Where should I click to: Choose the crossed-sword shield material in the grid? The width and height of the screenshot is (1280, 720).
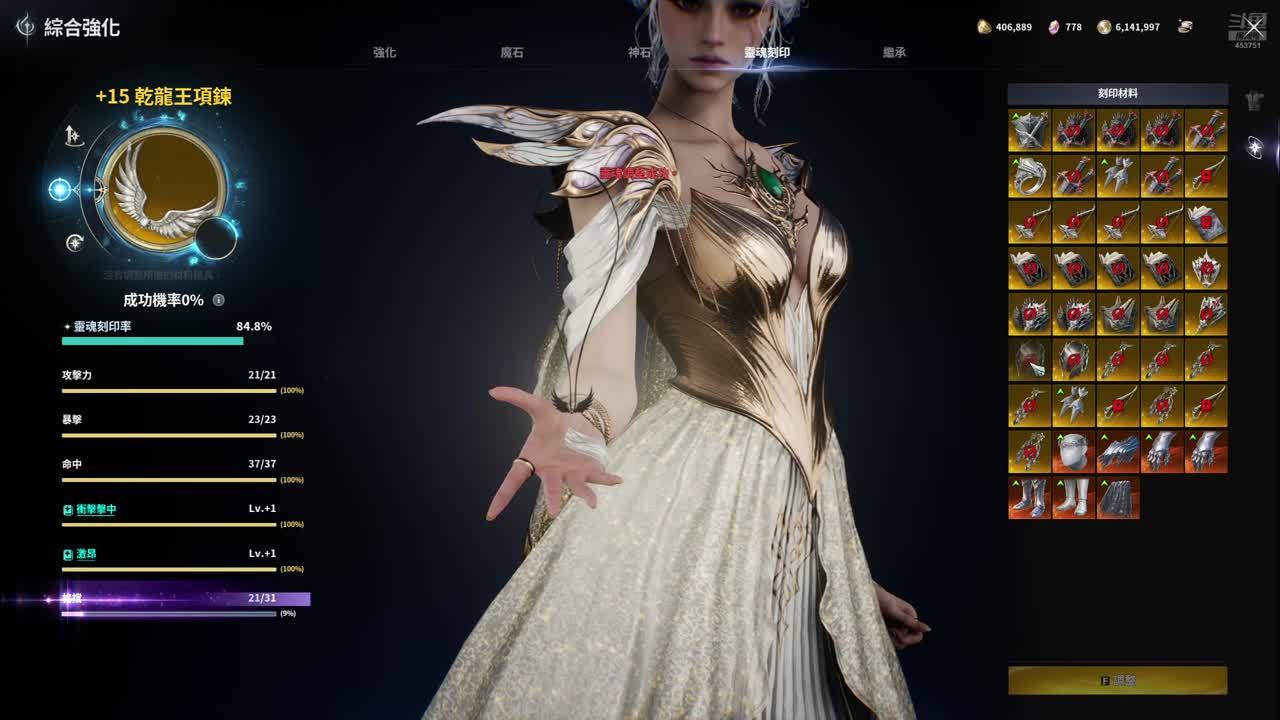(1029, 131)
